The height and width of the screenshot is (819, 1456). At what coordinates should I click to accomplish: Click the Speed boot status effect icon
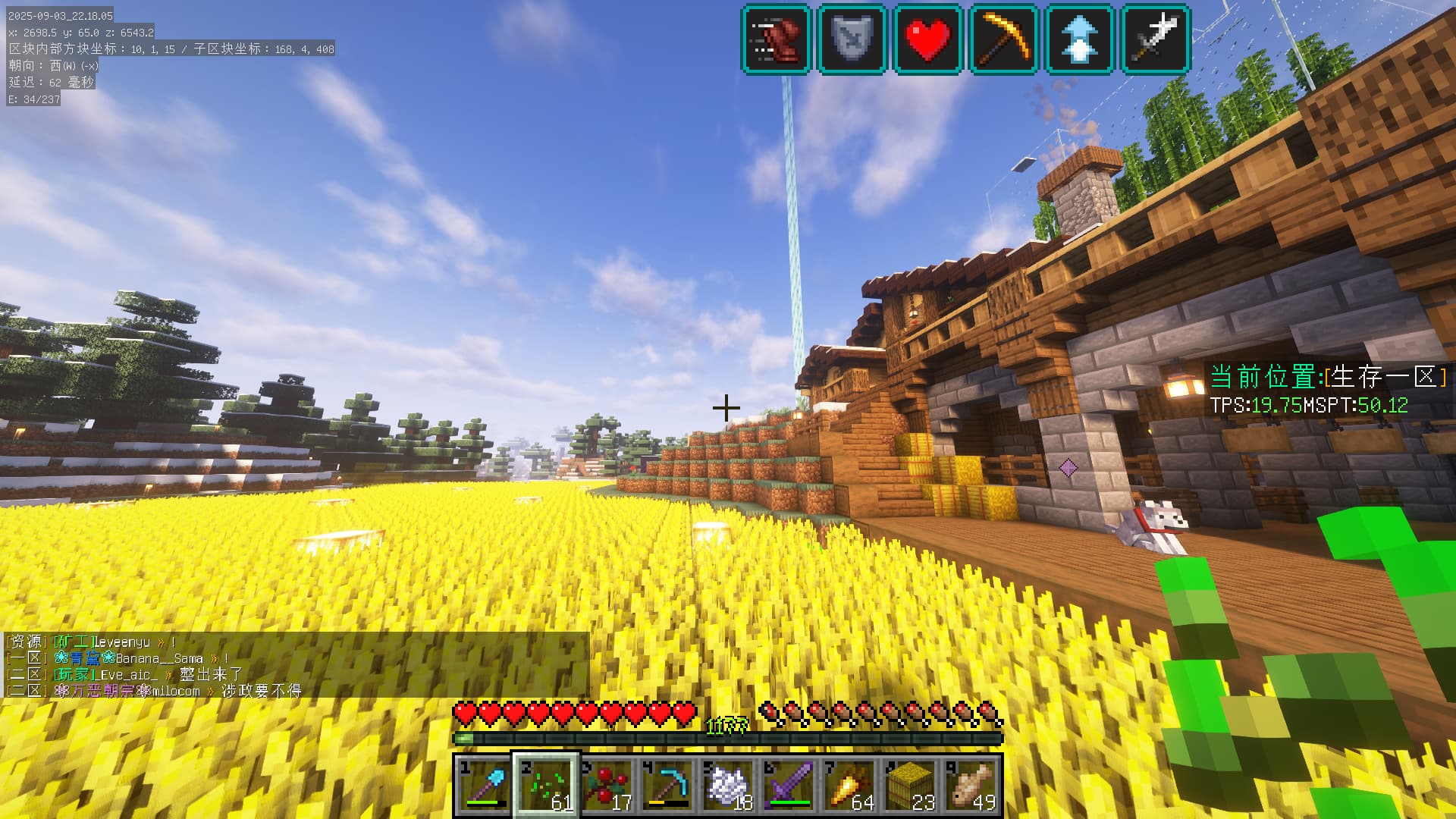(777, 39)
